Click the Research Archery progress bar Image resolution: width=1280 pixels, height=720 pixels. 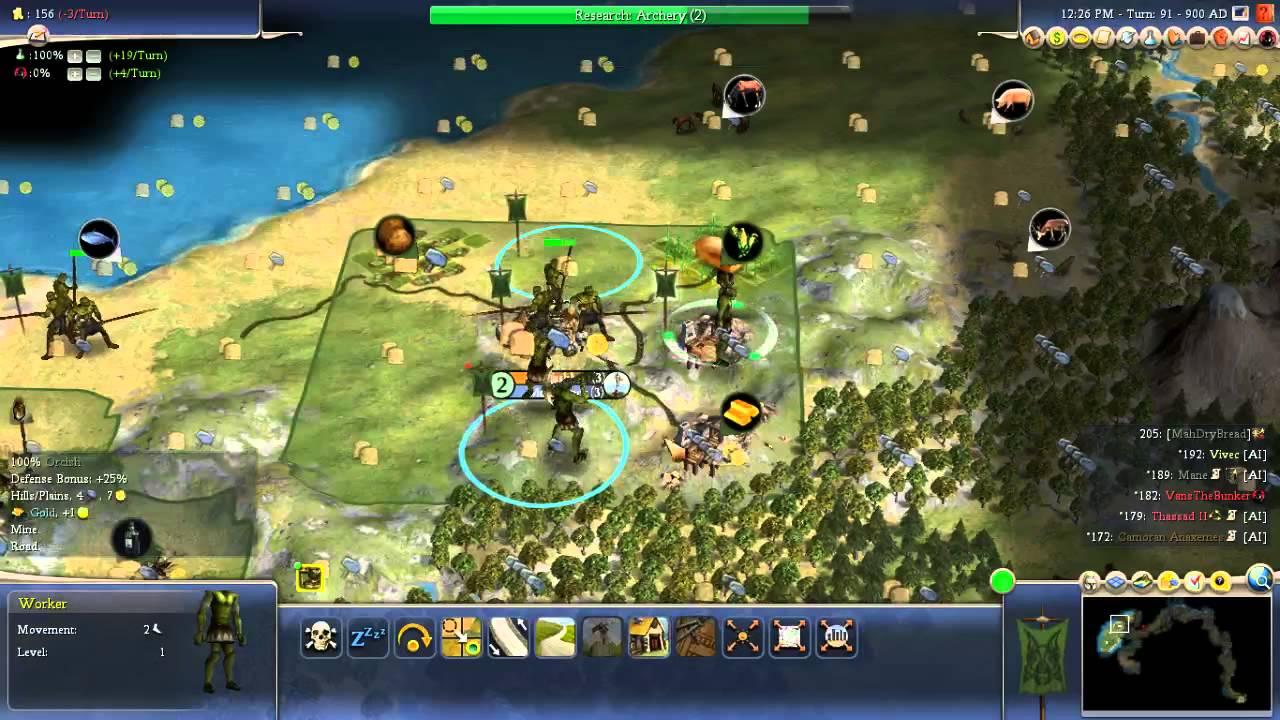coord(639,15)
